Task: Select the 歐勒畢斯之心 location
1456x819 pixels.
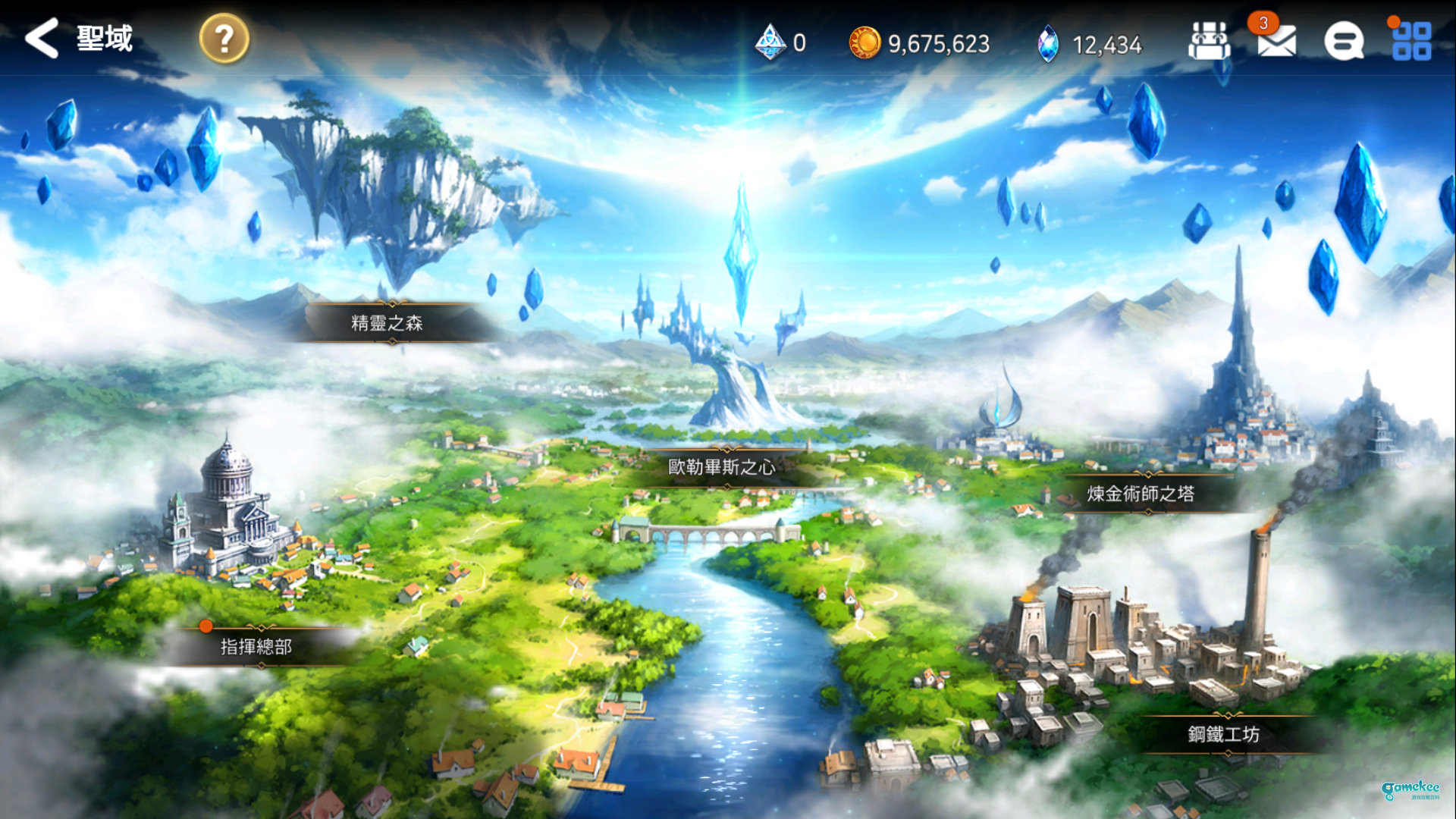Action: point(721,467)
